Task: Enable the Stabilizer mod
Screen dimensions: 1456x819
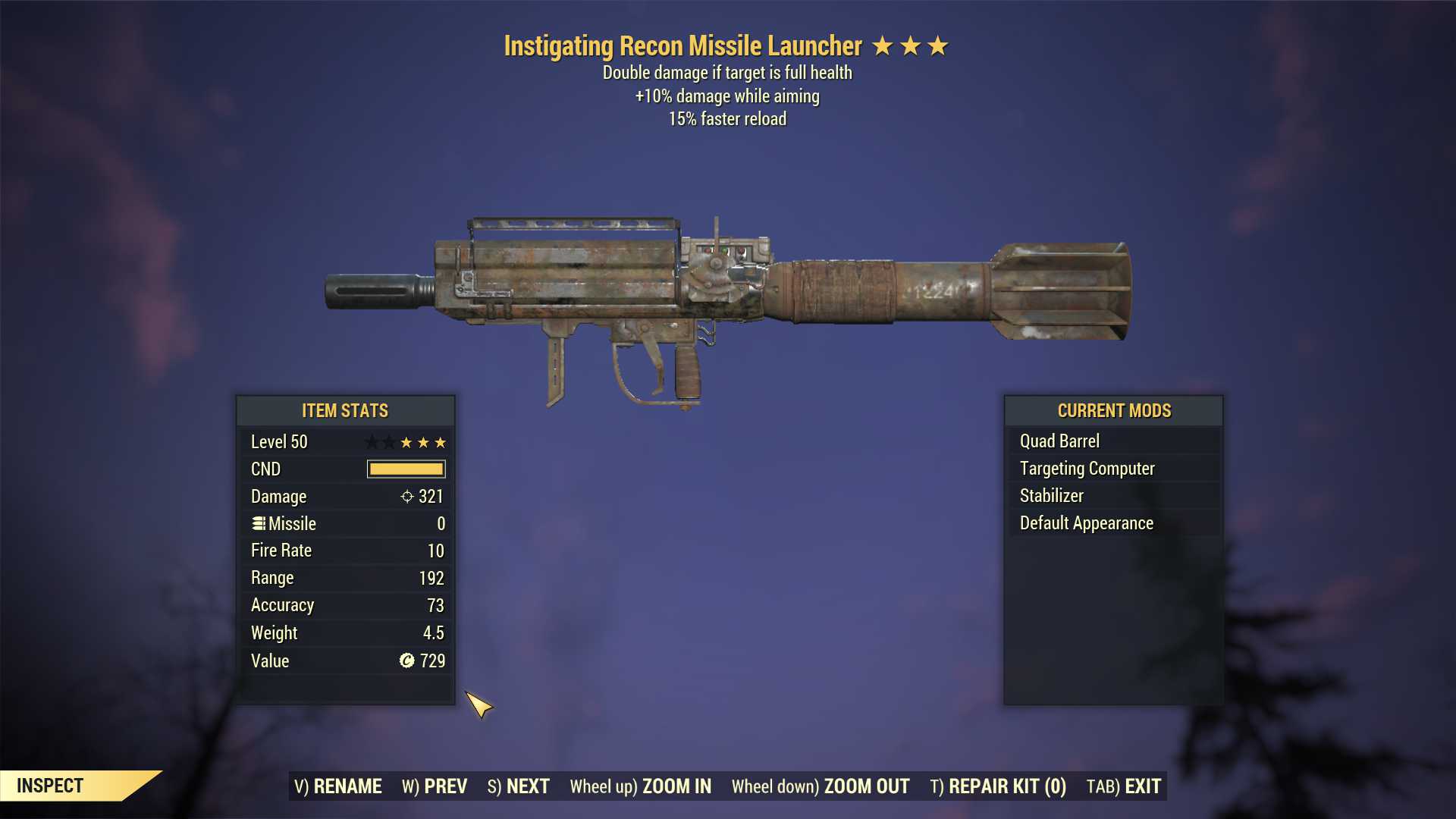Action: click(1050, 495)
